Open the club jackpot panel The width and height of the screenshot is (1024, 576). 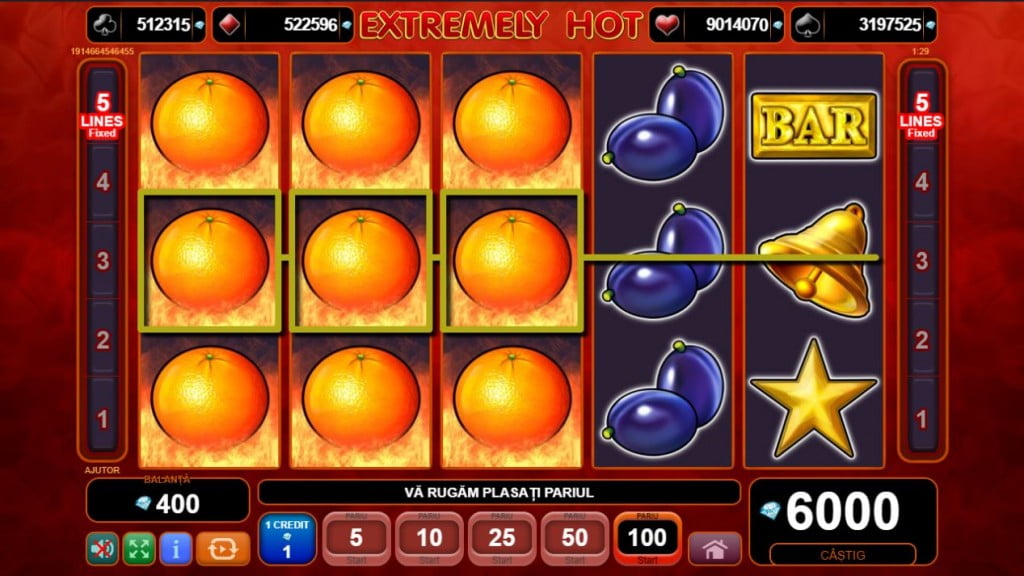[x=146, y=24]
